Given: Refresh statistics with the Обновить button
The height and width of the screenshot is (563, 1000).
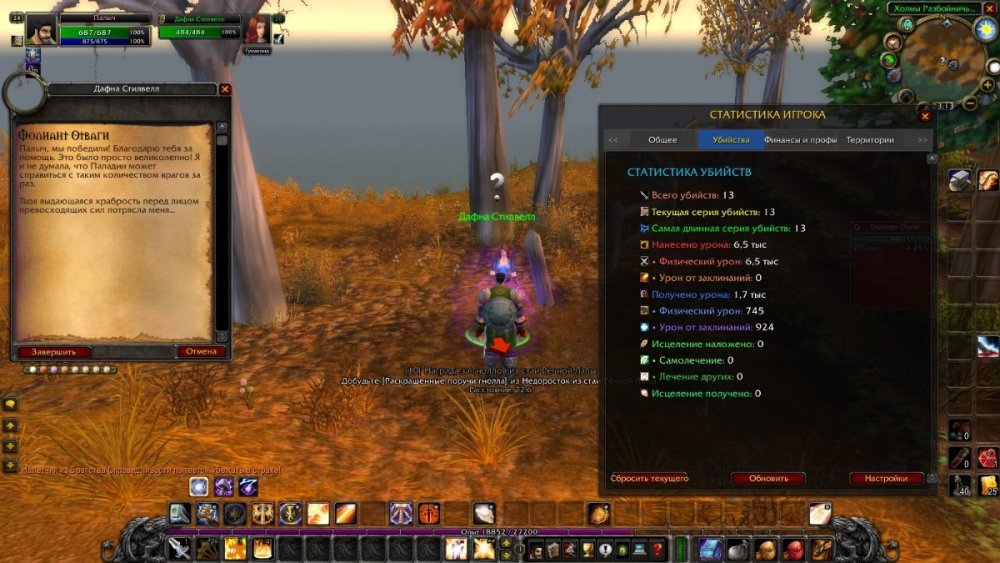Looking at the screenshot, I should (x=767, y=478).
